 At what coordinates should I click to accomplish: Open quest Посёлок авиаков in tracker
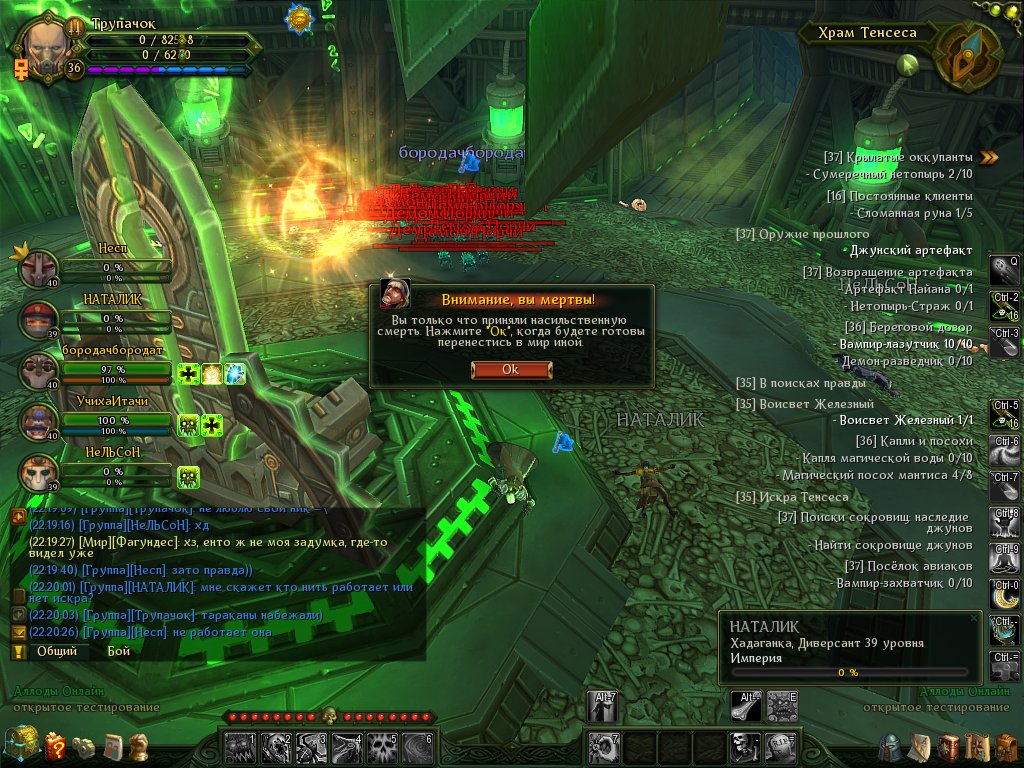(908, 566)
